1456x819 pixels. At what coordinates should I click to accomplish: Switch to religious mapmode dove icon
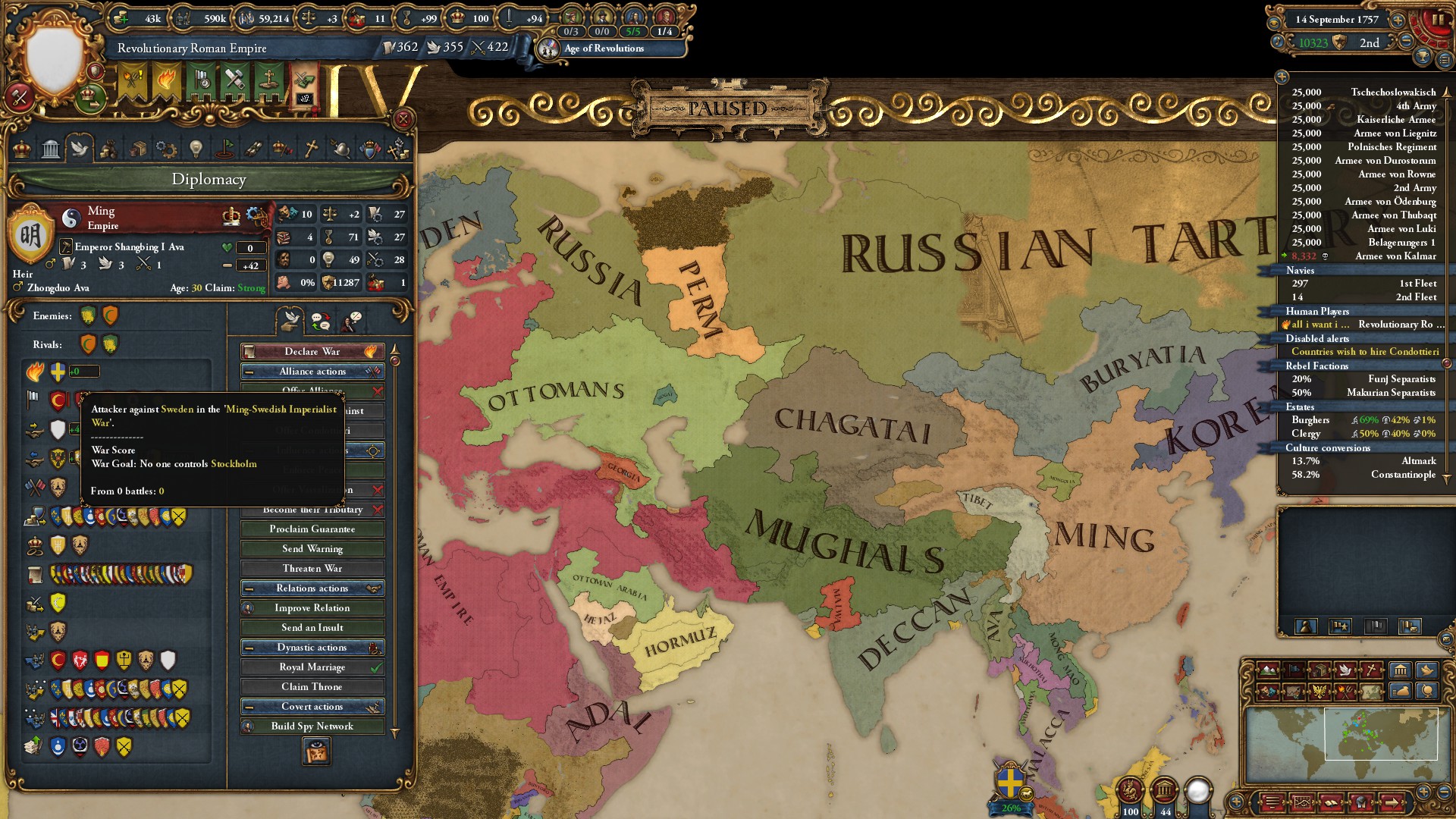(x=1345, y=670)
